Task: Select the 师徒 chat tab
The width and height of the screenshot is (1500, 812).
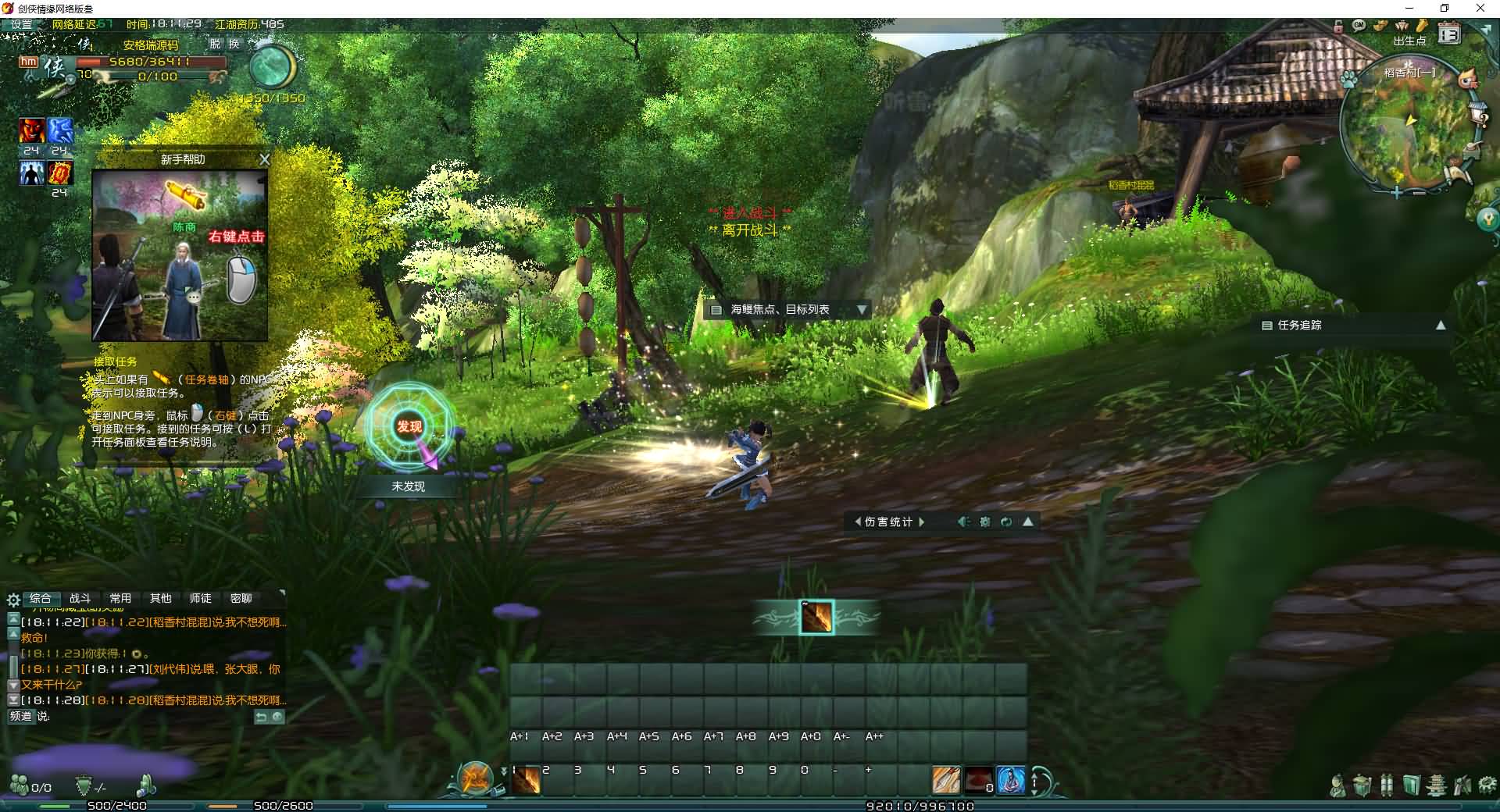Action: 200,598
